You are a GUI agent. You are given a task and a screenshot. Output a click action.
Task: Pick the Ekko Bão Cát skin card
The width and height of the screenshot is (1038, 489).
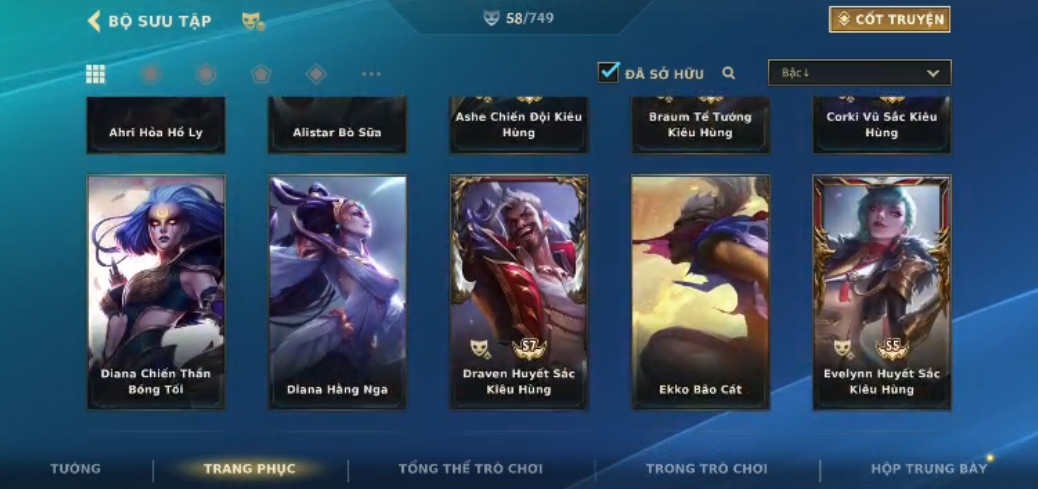click(x=700, y=291)
